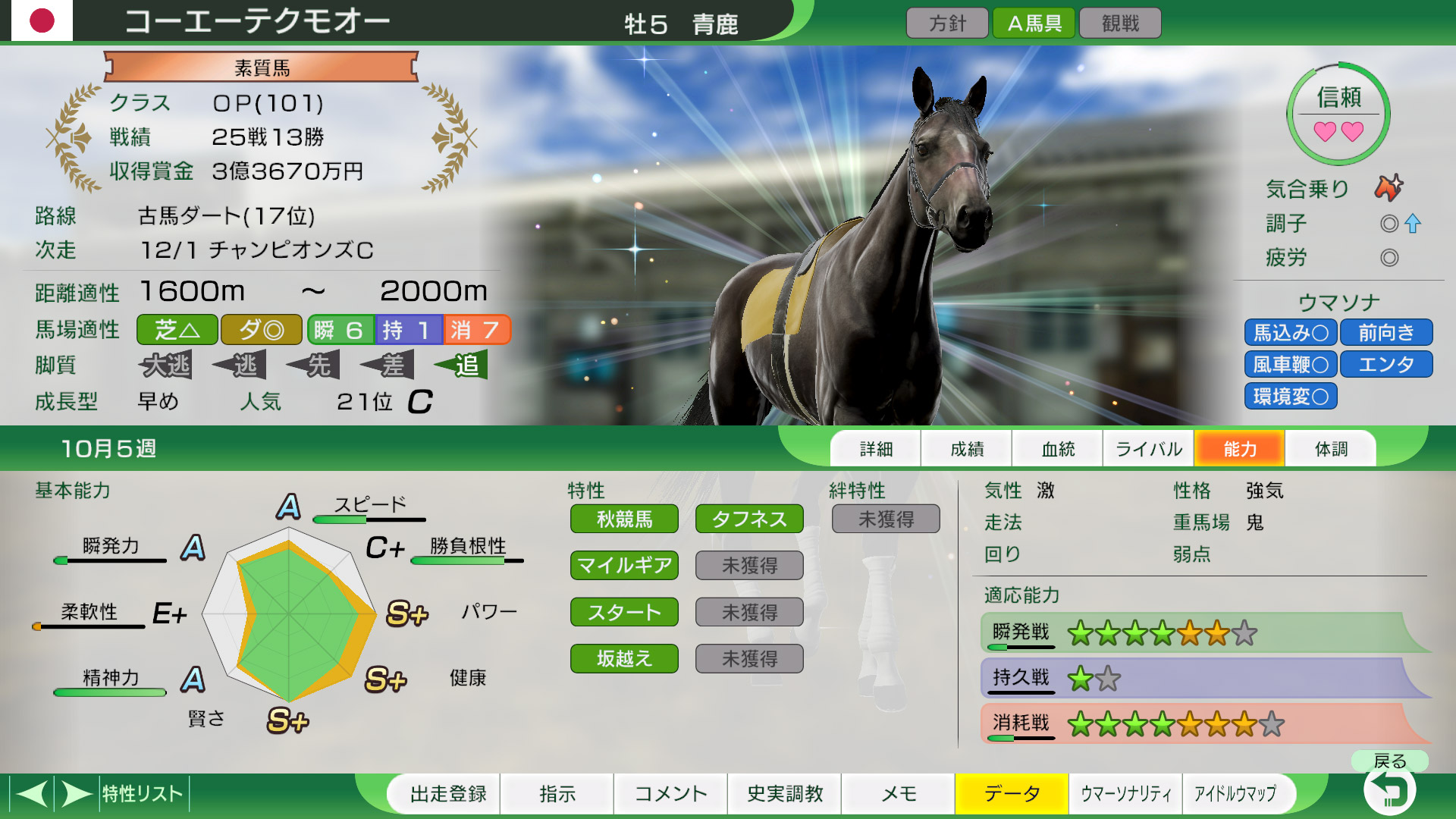The width and height of the screenshot is (1456, 819).
Task: Activate the 秋競馬 trait
Action: click(x=624, y=519)
